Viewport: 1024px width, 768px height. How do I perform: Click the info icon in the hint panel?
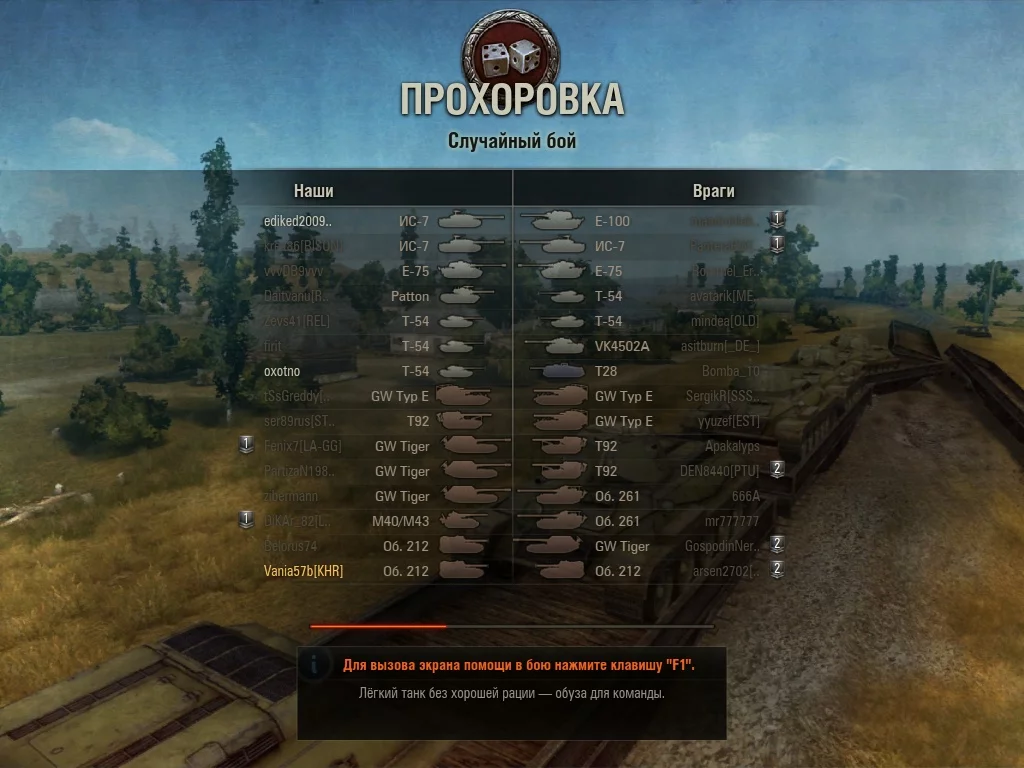317,663
